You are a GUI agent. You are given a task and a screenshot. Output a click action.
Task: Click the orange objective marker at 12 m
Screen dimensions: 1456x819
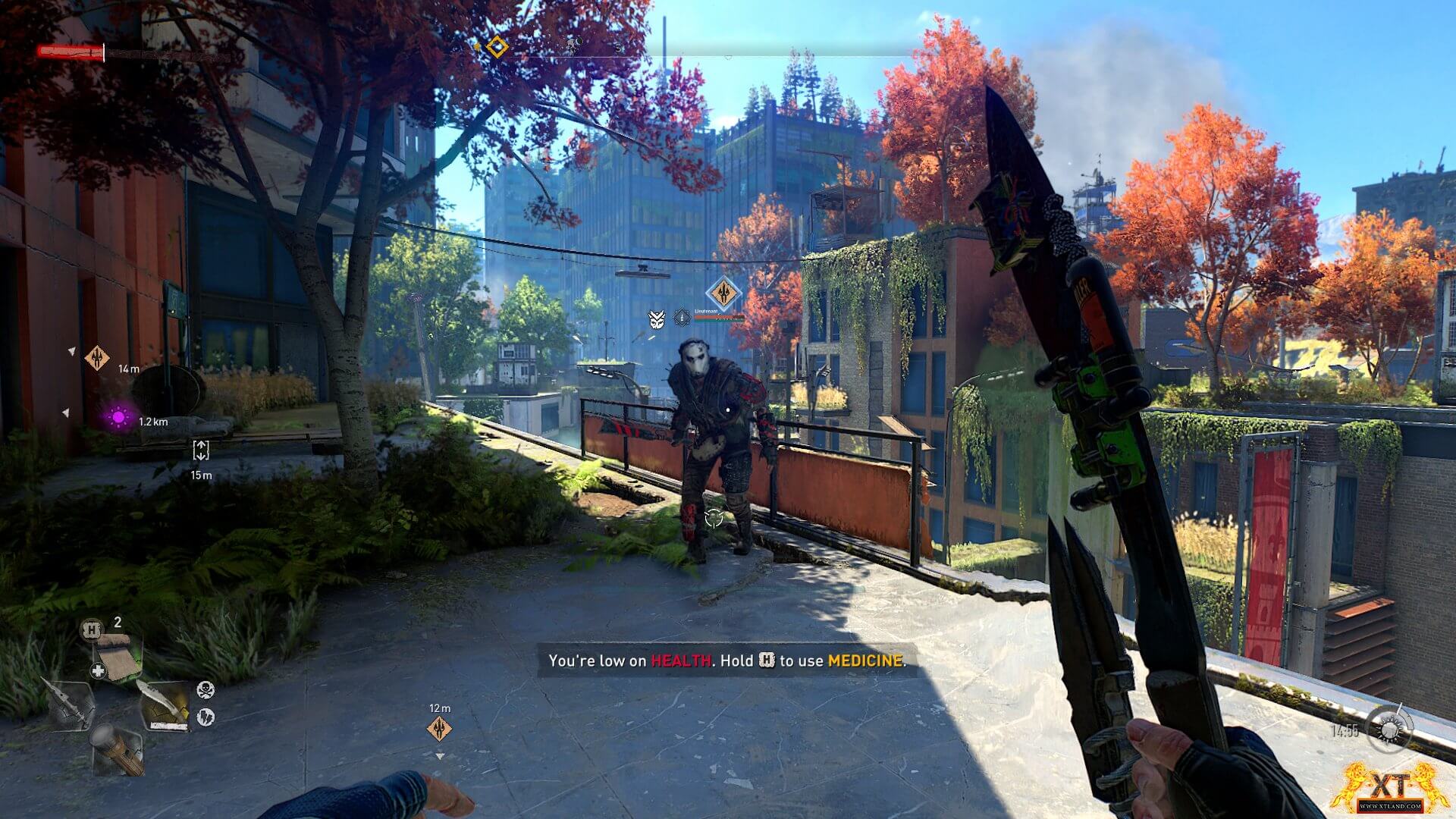click(x=440, y=729)
